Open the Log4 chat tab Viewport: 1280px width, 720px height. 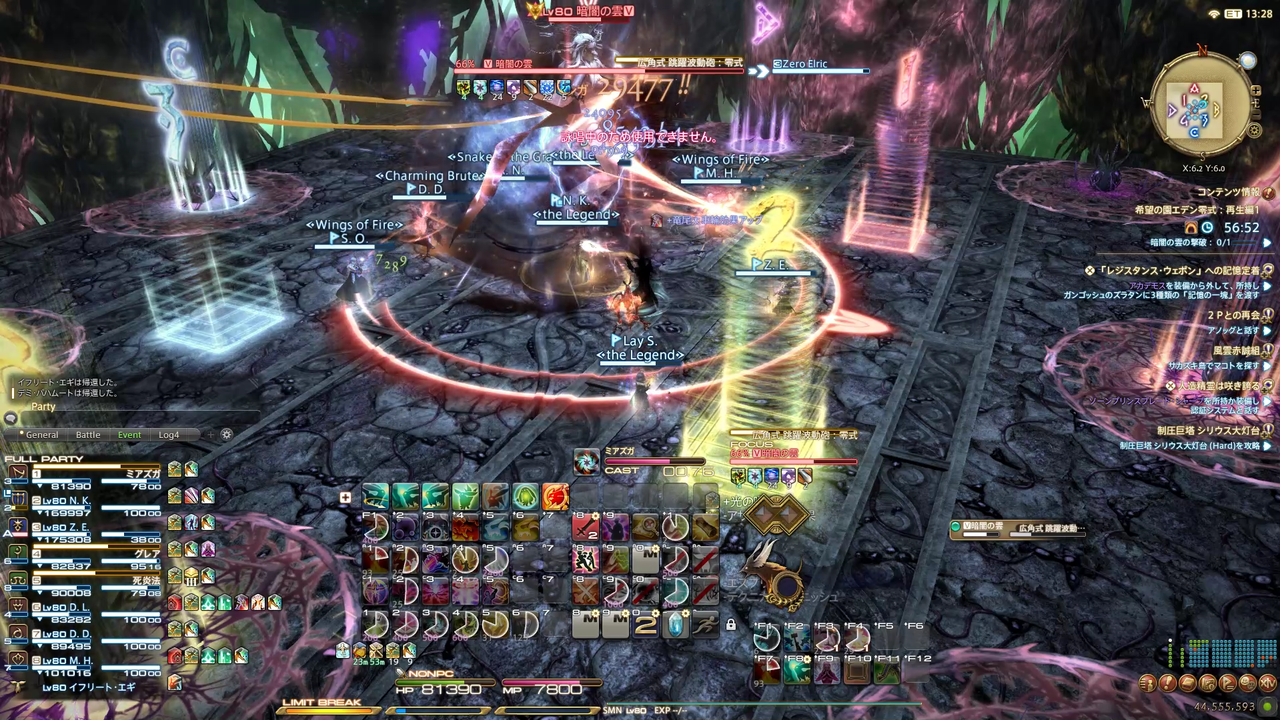[169, 434]
